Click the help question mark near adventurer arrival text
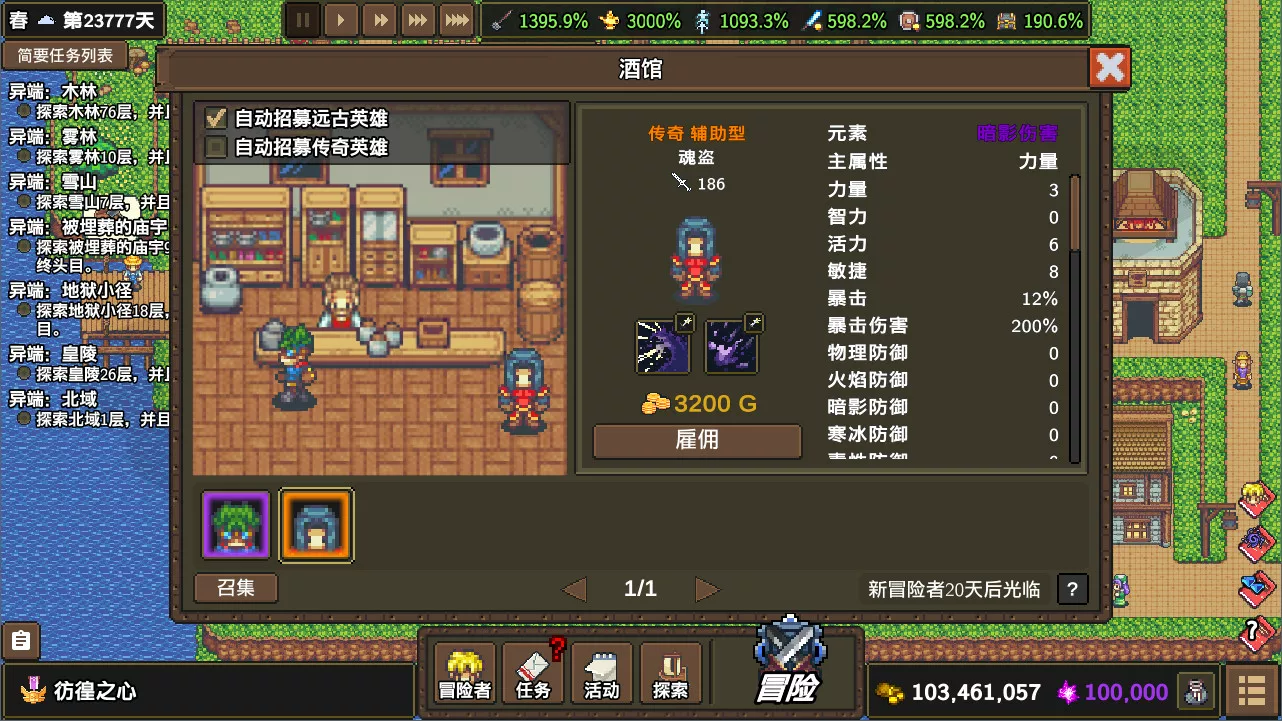Viewport: 1282px width, 721px height. [1072, 589]
